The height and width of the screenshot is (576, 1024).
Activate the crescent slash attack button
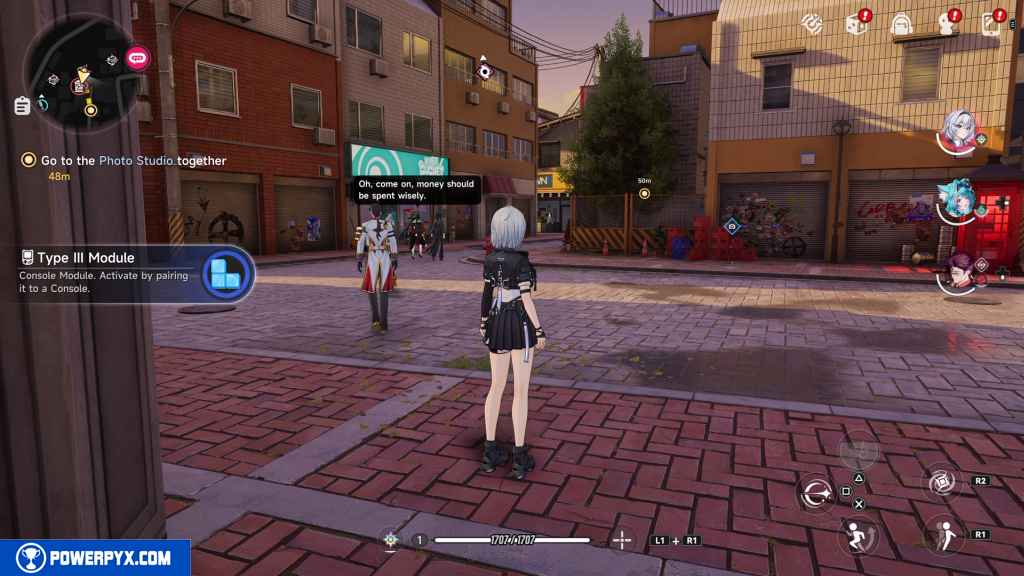click(x=816, y=492)
